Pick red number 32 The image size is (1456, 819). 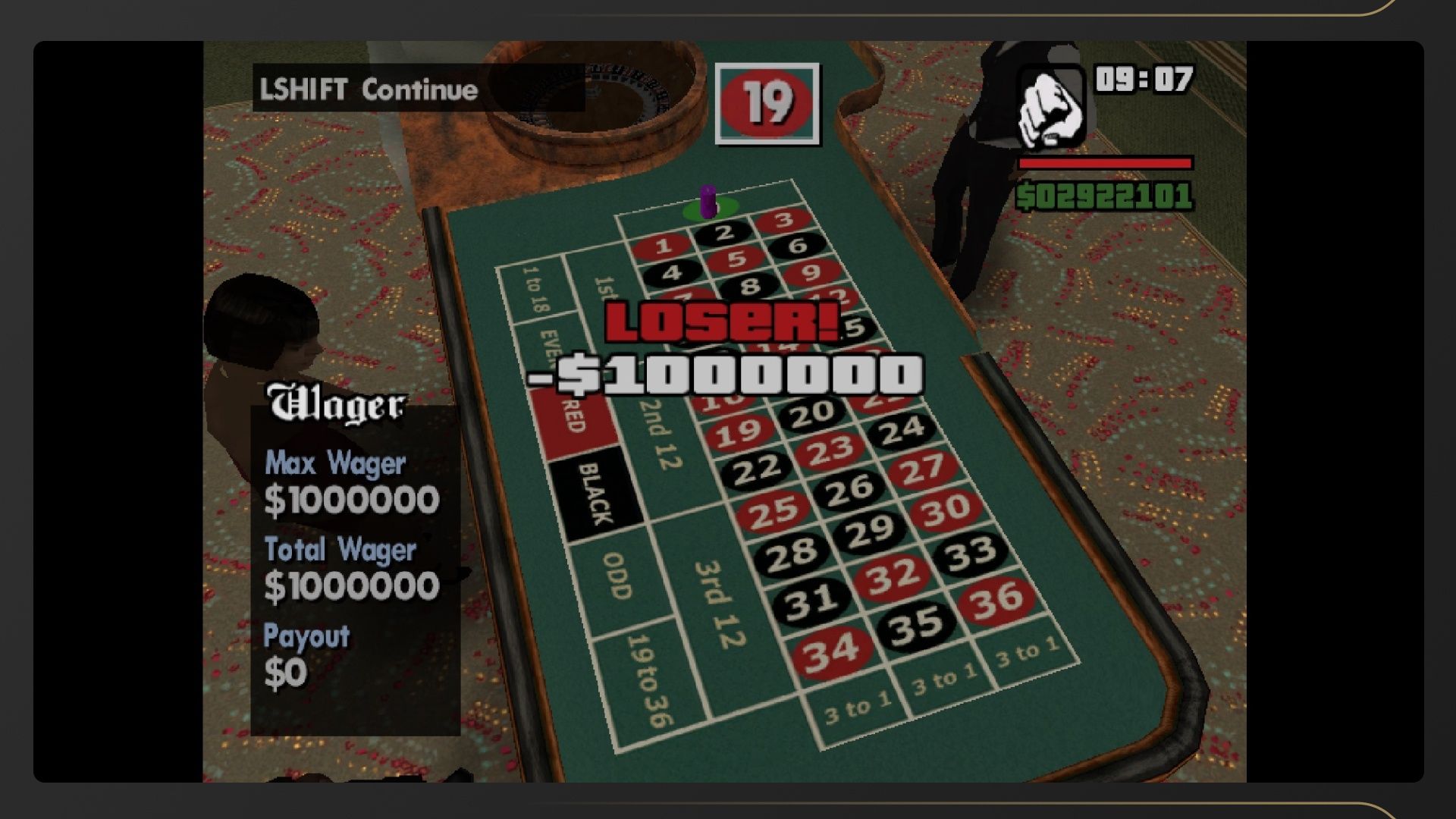893,574
